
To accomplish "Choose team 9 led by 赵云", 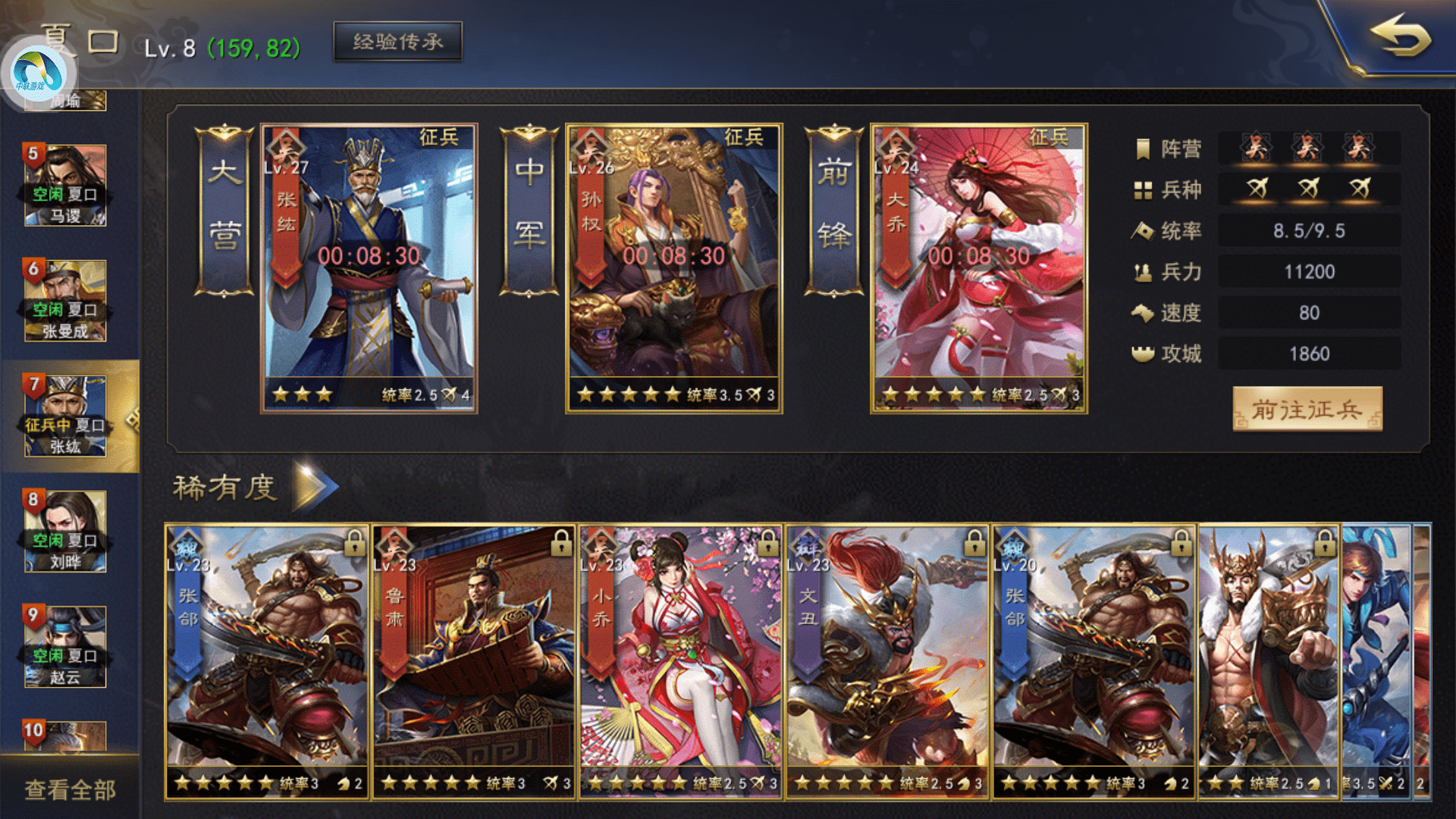I will [x=65, y=647].
